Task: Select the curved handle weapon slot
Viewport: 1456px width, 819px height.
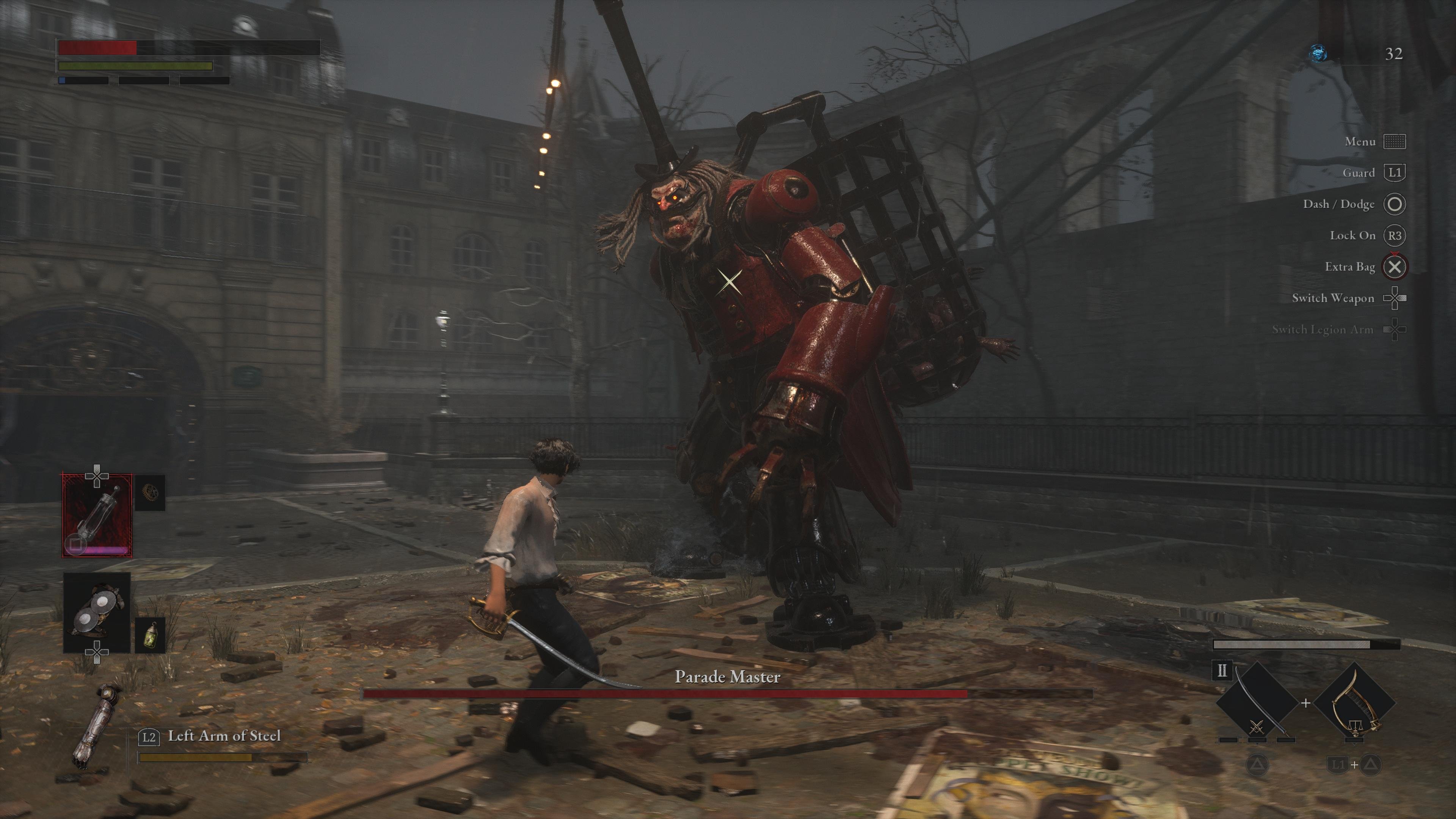Action: pyautogui.click(x=1354, y=703)
